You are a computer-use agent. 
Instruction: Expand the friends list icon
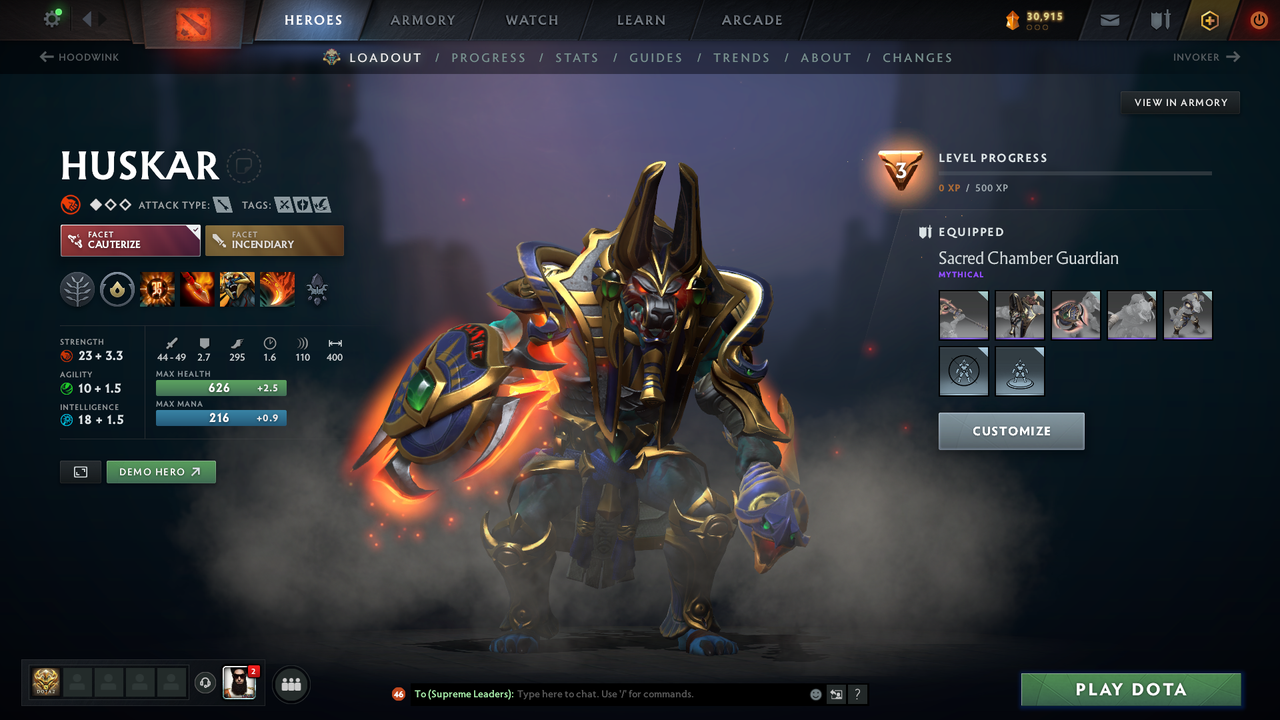289,684
